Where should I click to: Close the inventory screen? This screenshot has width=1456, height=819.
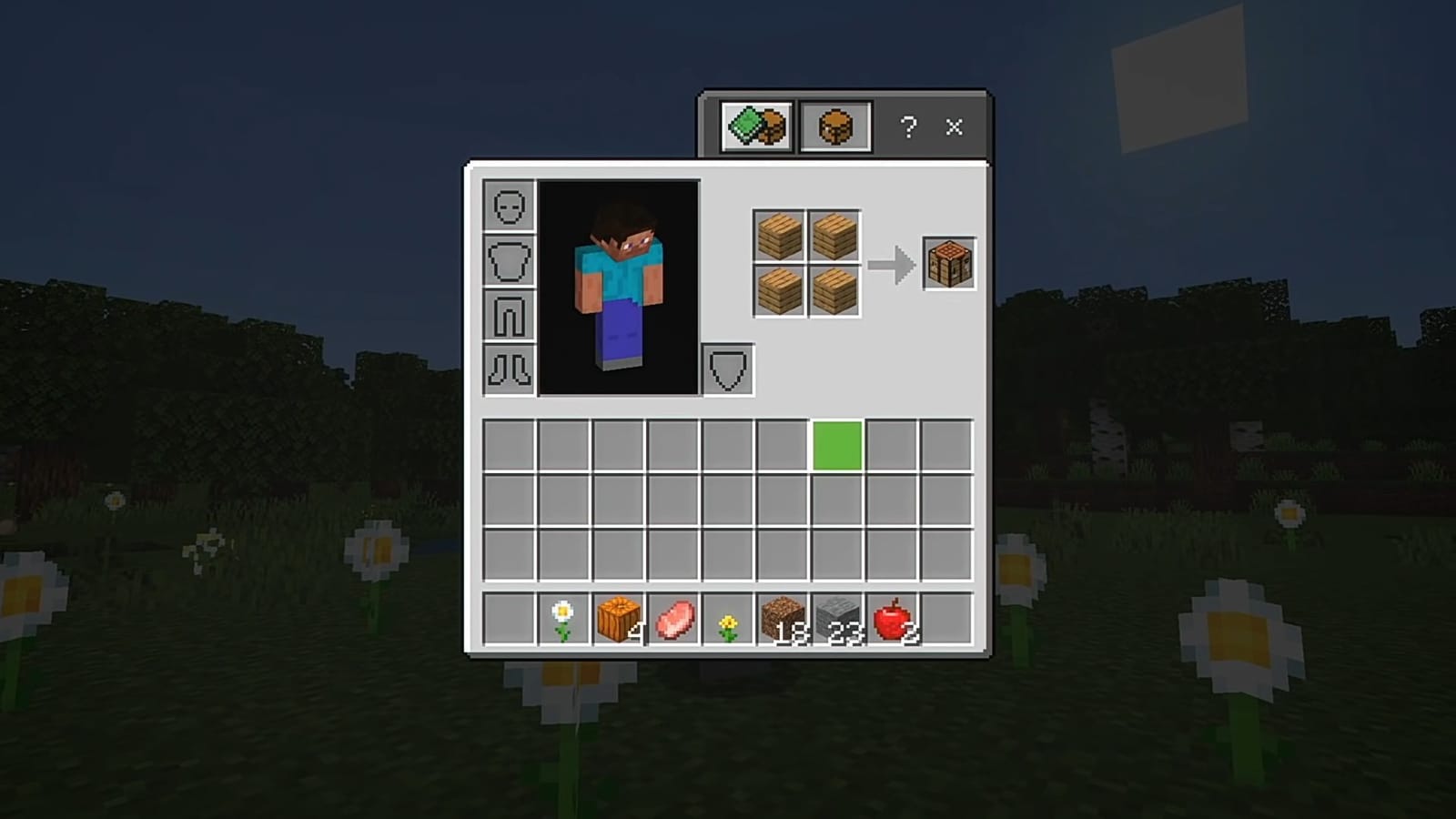(x=954, y=127)
